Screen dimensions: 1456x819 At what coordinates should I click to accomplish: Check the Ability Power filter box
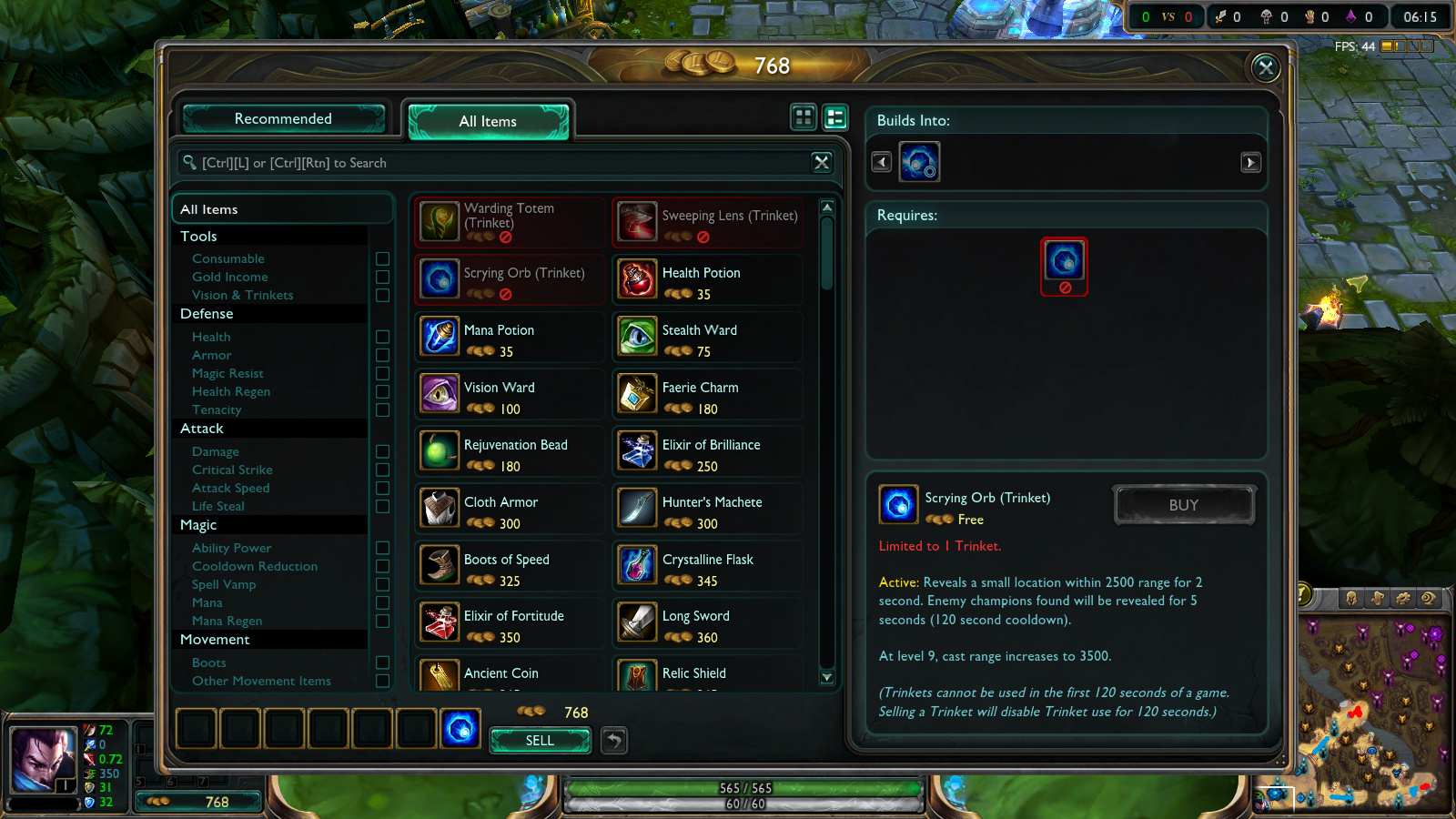click(x=382, y=548)
